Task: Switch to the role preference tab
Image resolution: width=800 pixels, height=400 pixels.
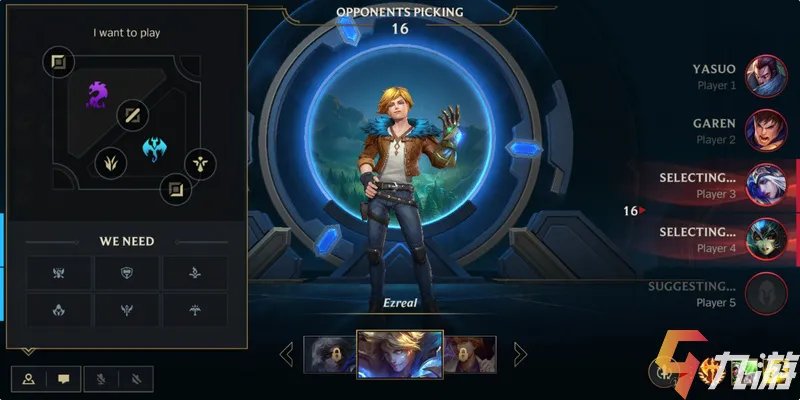Action: pyautogui.click(x=29, y=379)
